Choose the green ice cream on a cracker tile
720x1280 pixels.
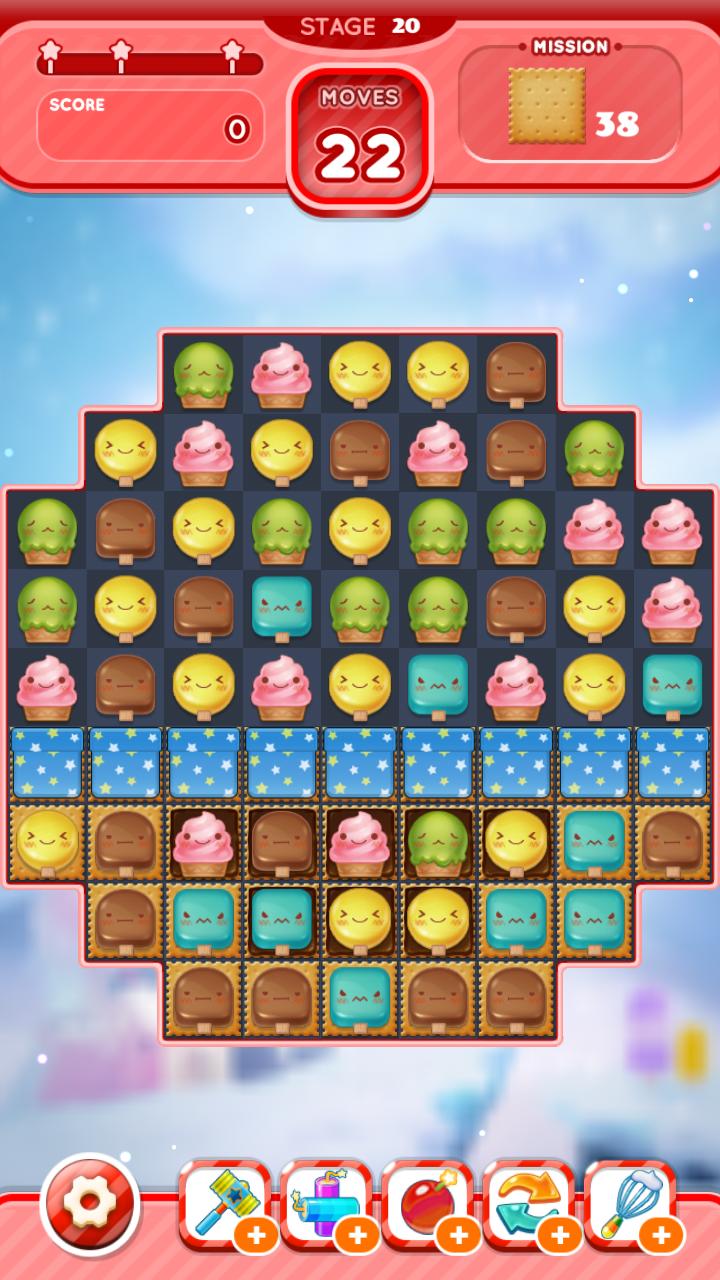tap(438, 842)
